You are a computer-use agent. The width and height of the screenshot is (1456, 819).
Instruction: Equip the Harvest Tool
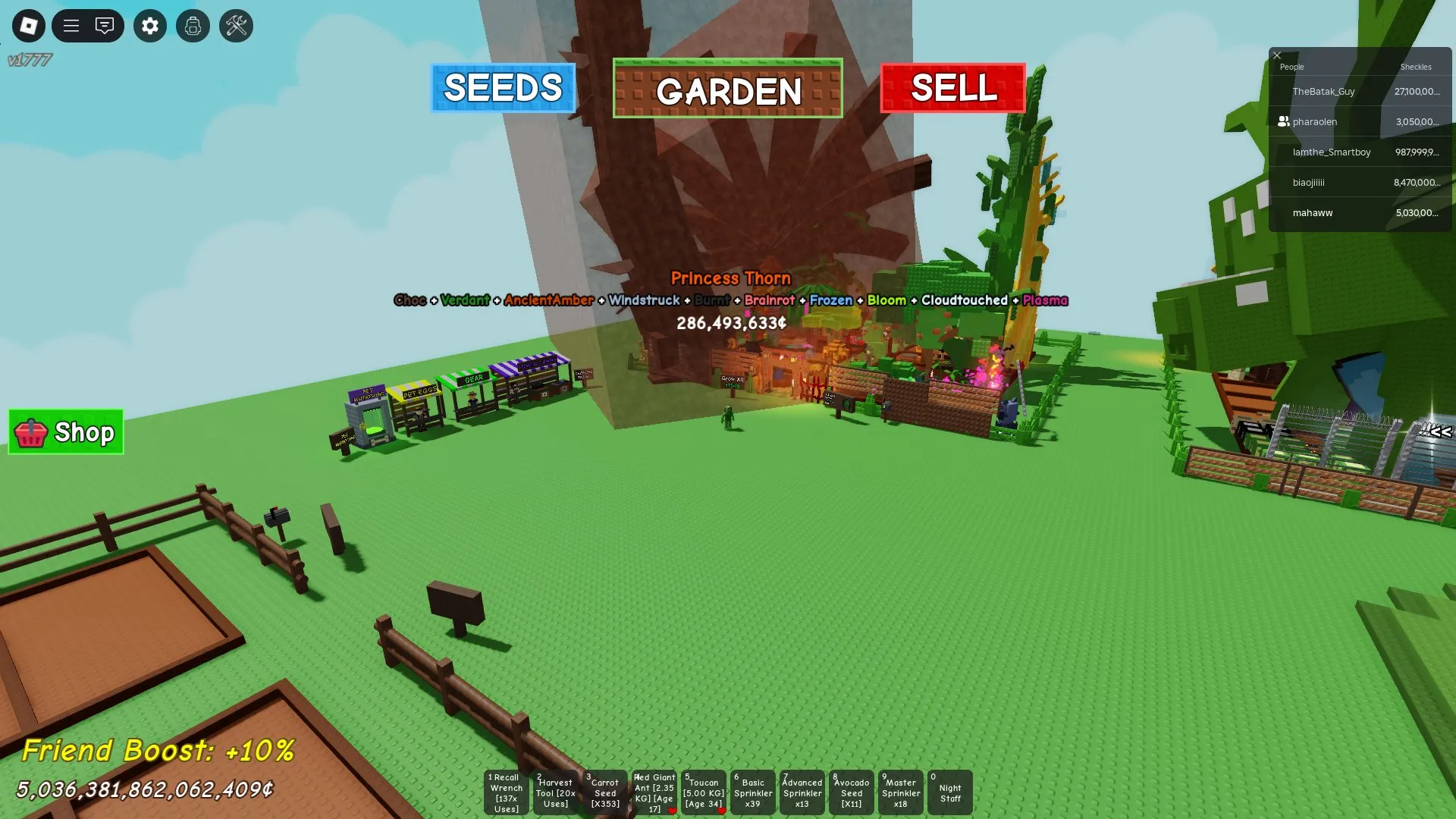pyautogui.click(x=555, y=792)
